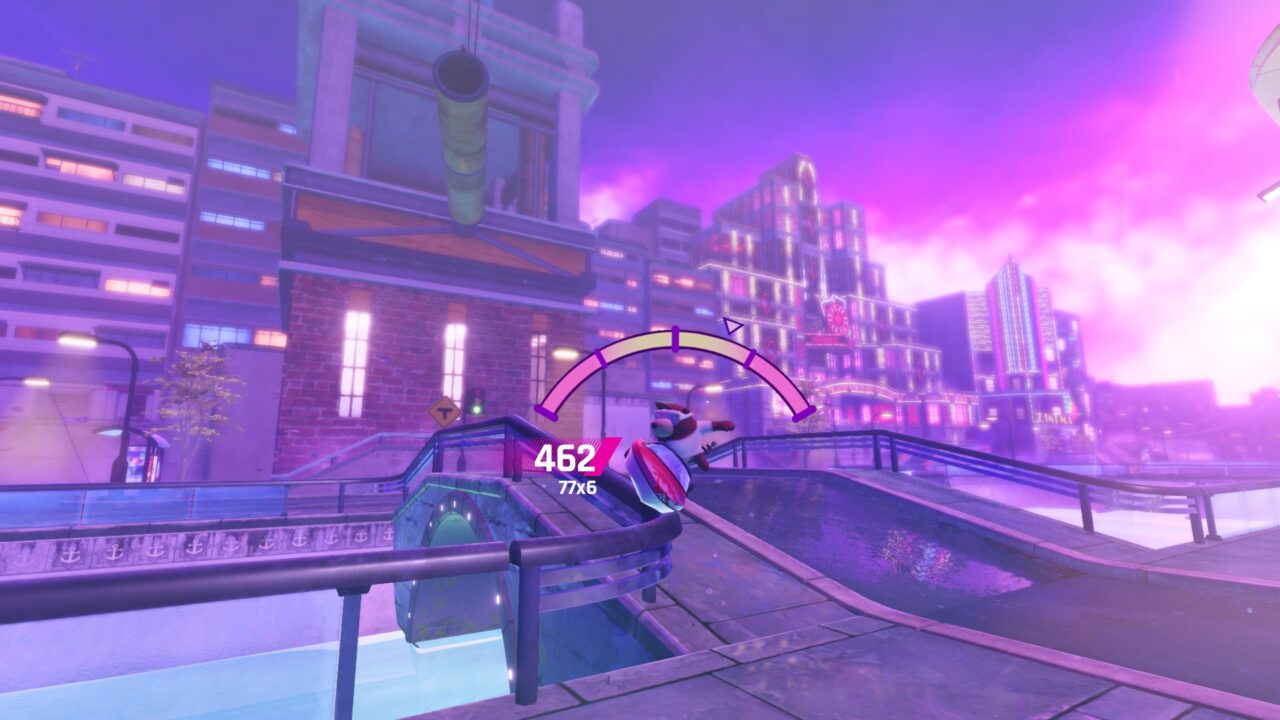Click the red clock on the neon hotel tower
Screen dimensions: 1280x720
pos(838,316)
